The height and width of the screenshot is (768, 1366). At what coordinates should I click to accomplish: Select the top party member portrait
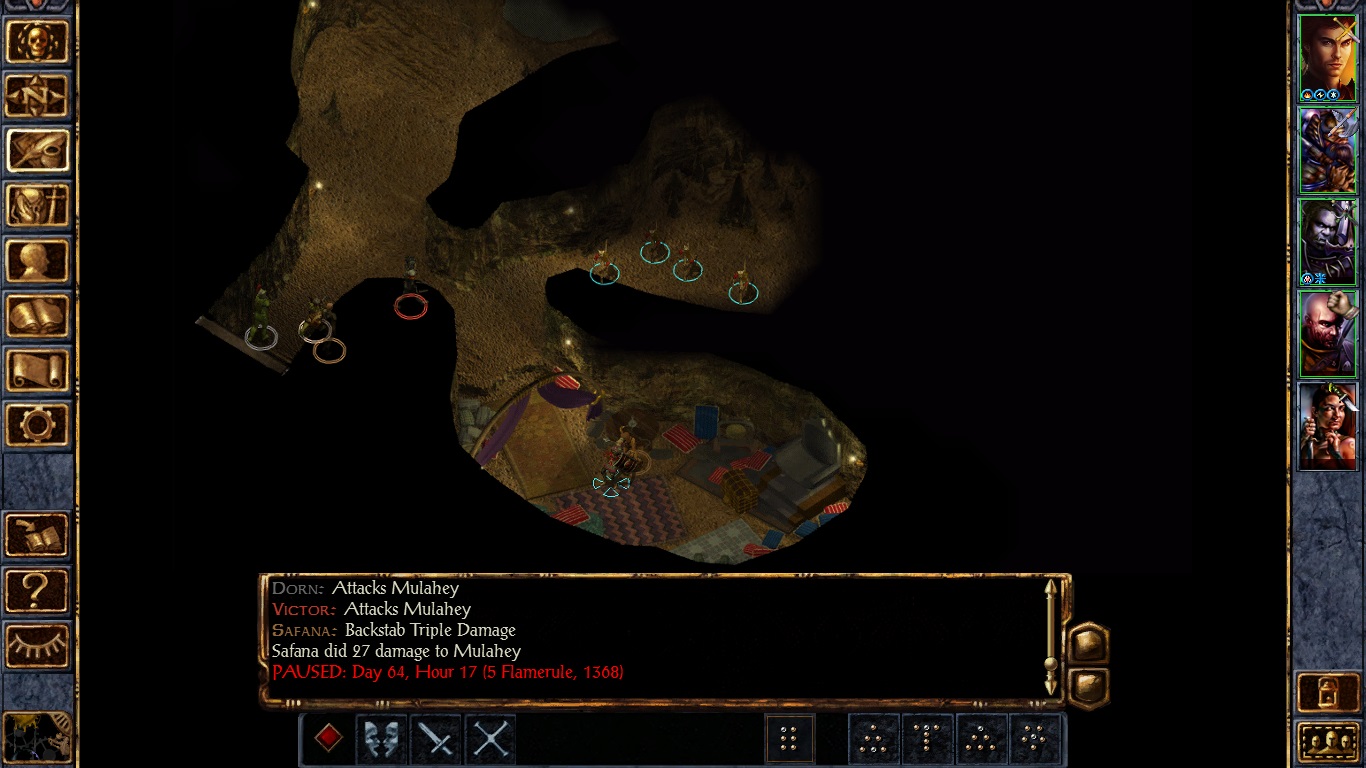click(1327, 58)
